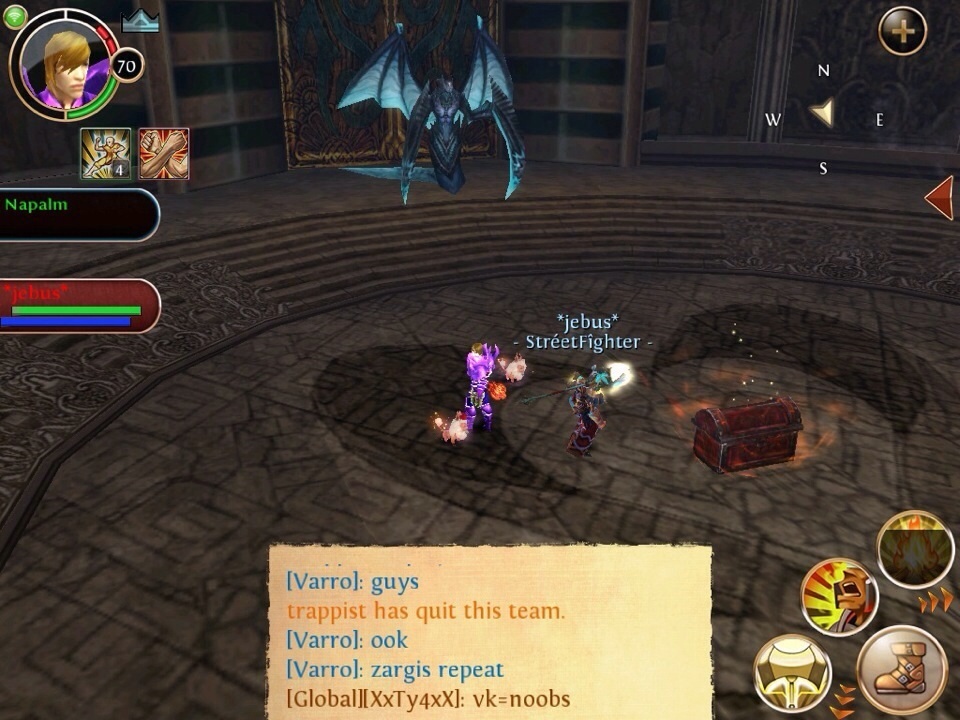Screen dimensions: 960x720
Task: Activate the shouting warrior skill
Action: click(839, 597)
